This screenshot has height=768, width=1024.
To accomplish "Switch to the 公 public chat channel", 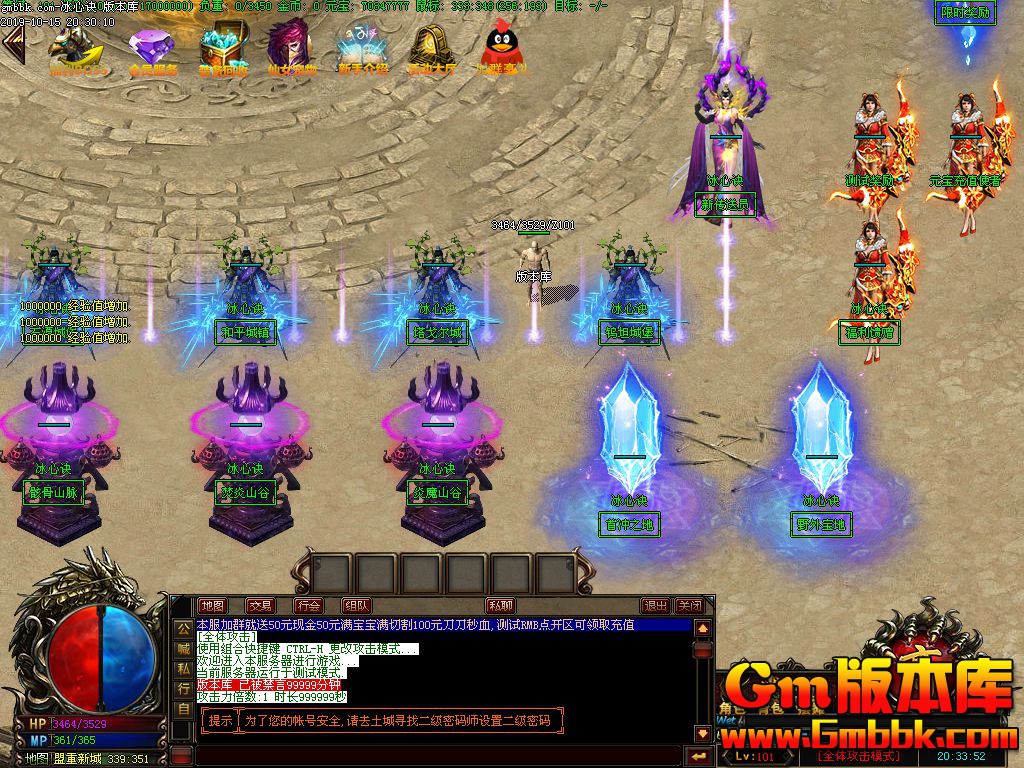I will [183, 628].
